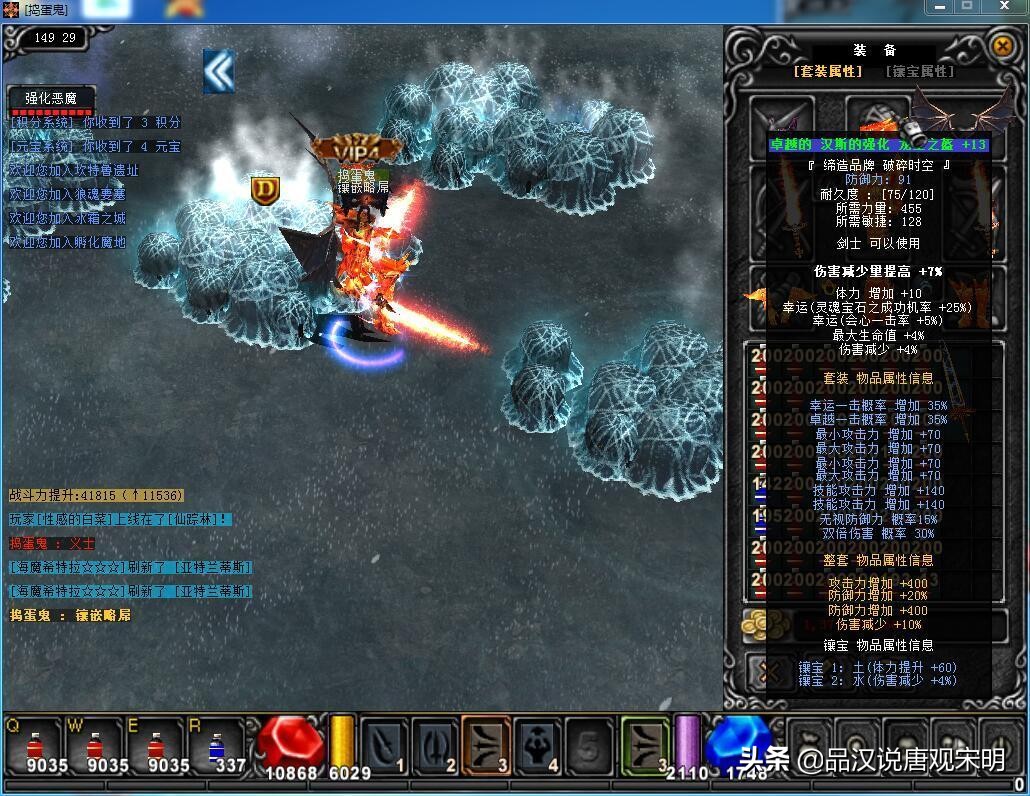Use the red potion in the Q slot
The image size is (1030, 796).
point(35,745)
